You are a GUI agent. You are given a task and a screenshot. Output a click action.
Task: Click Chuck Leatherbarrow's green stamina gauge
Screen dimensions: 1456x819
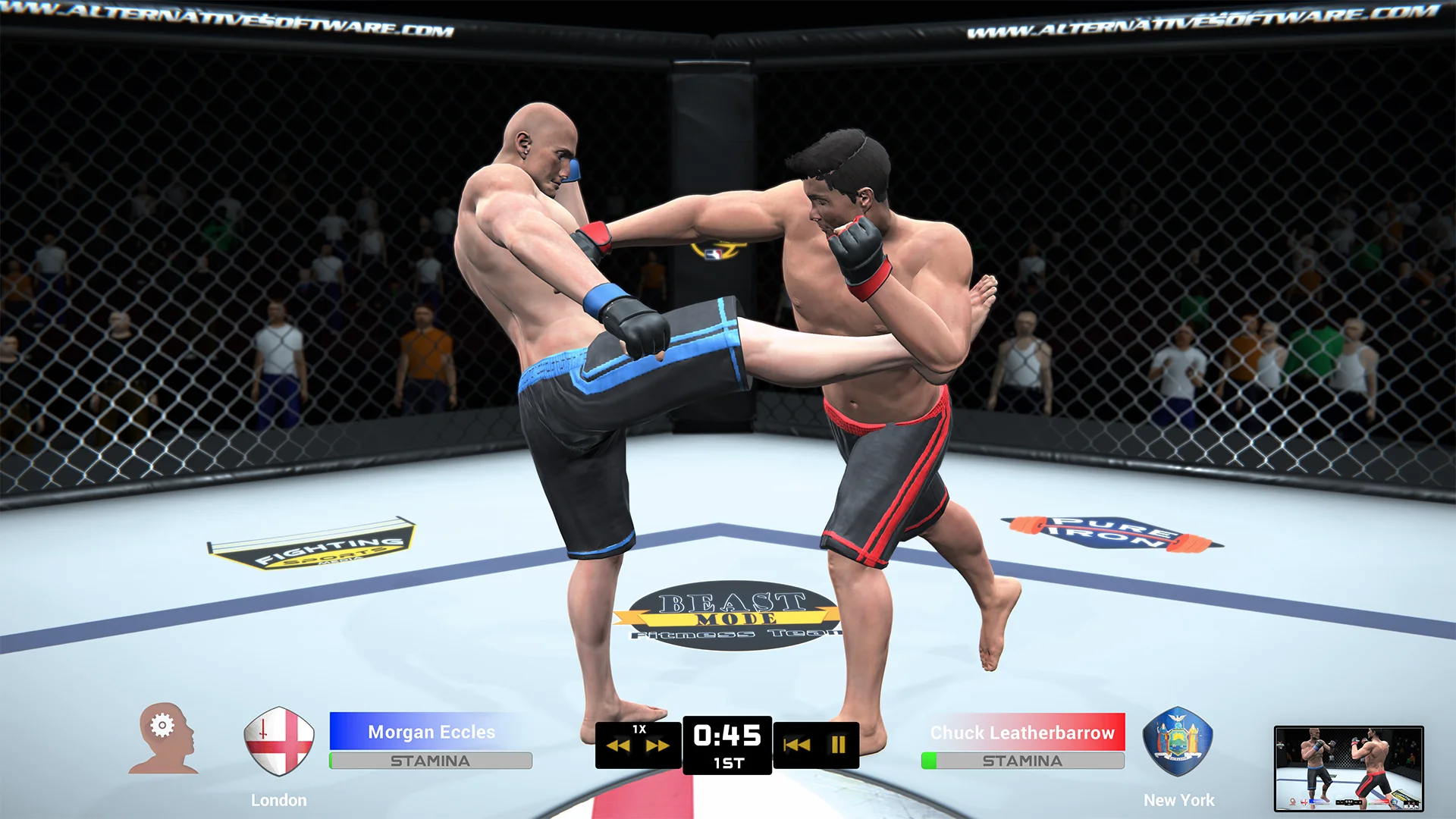(x=930, y=758)
